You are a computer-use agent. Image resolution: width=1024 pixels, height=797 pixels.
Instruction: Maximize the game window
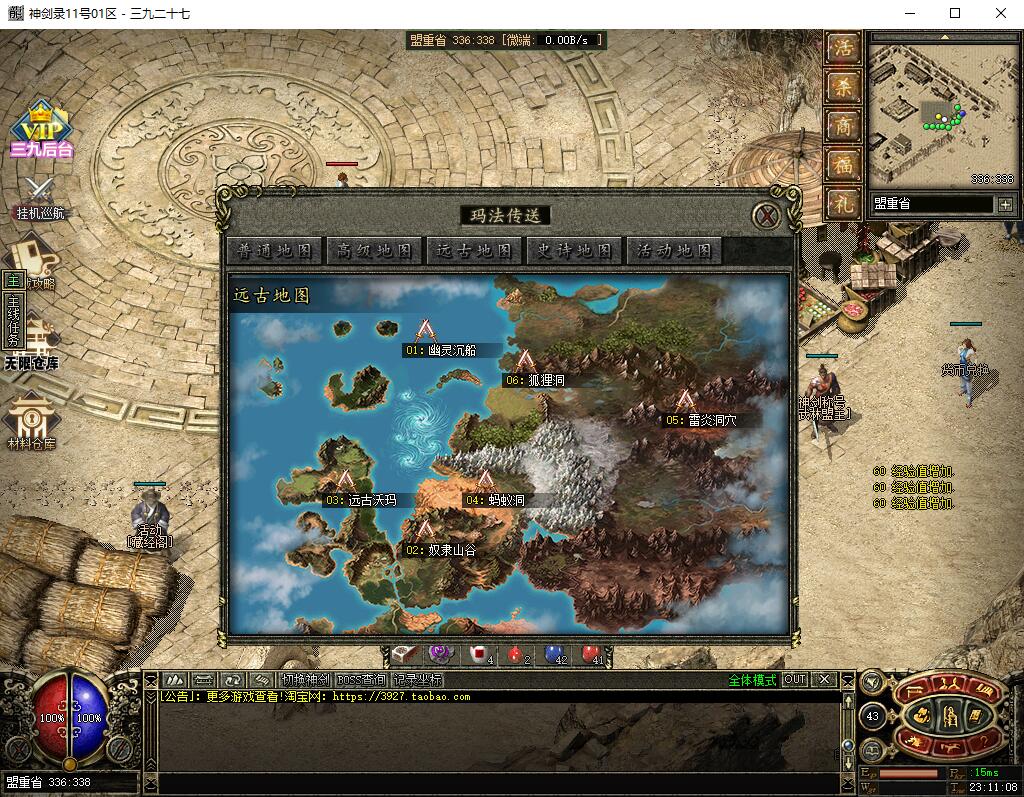coord(955,13)
